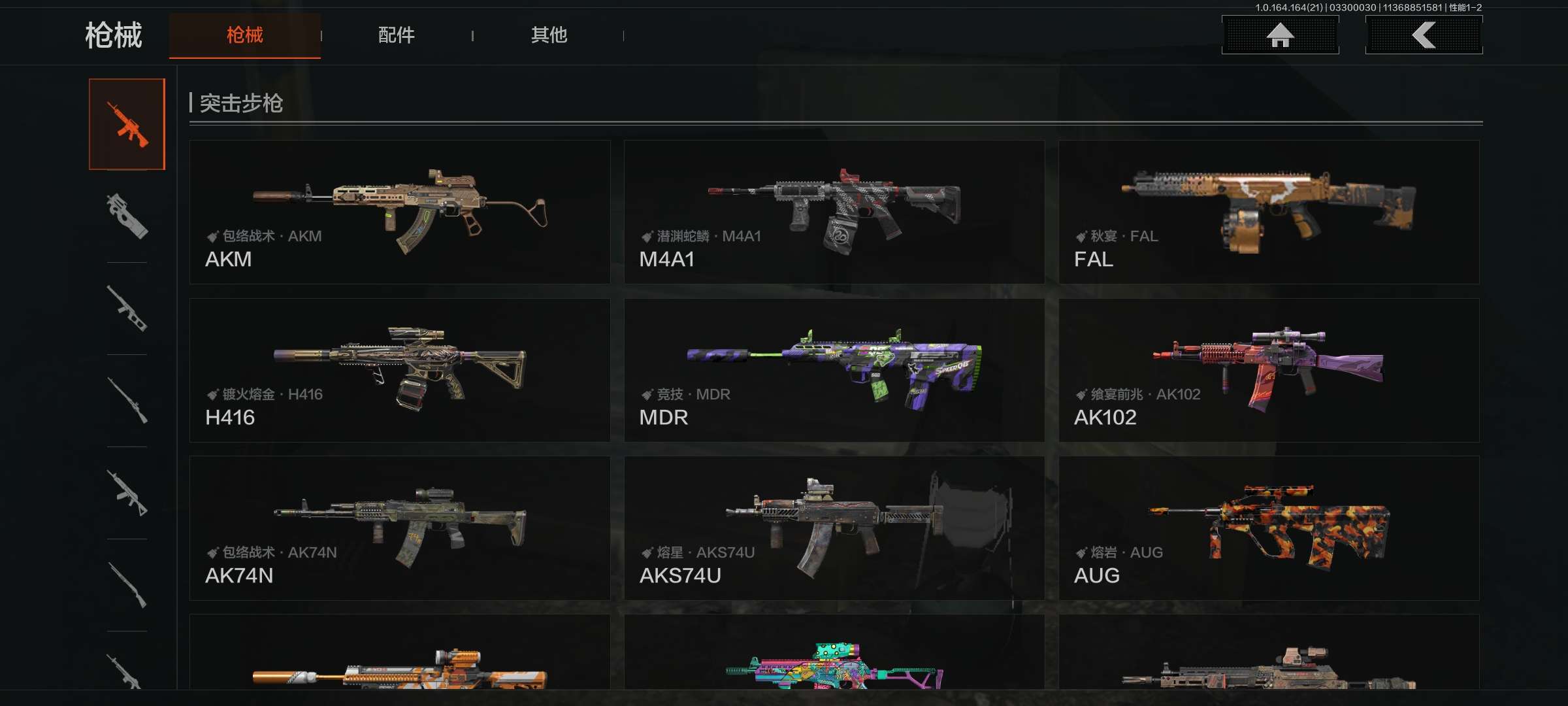1568x706 pixels.
Task: Switch to the 枪械 tab
Action: [244, 35]
